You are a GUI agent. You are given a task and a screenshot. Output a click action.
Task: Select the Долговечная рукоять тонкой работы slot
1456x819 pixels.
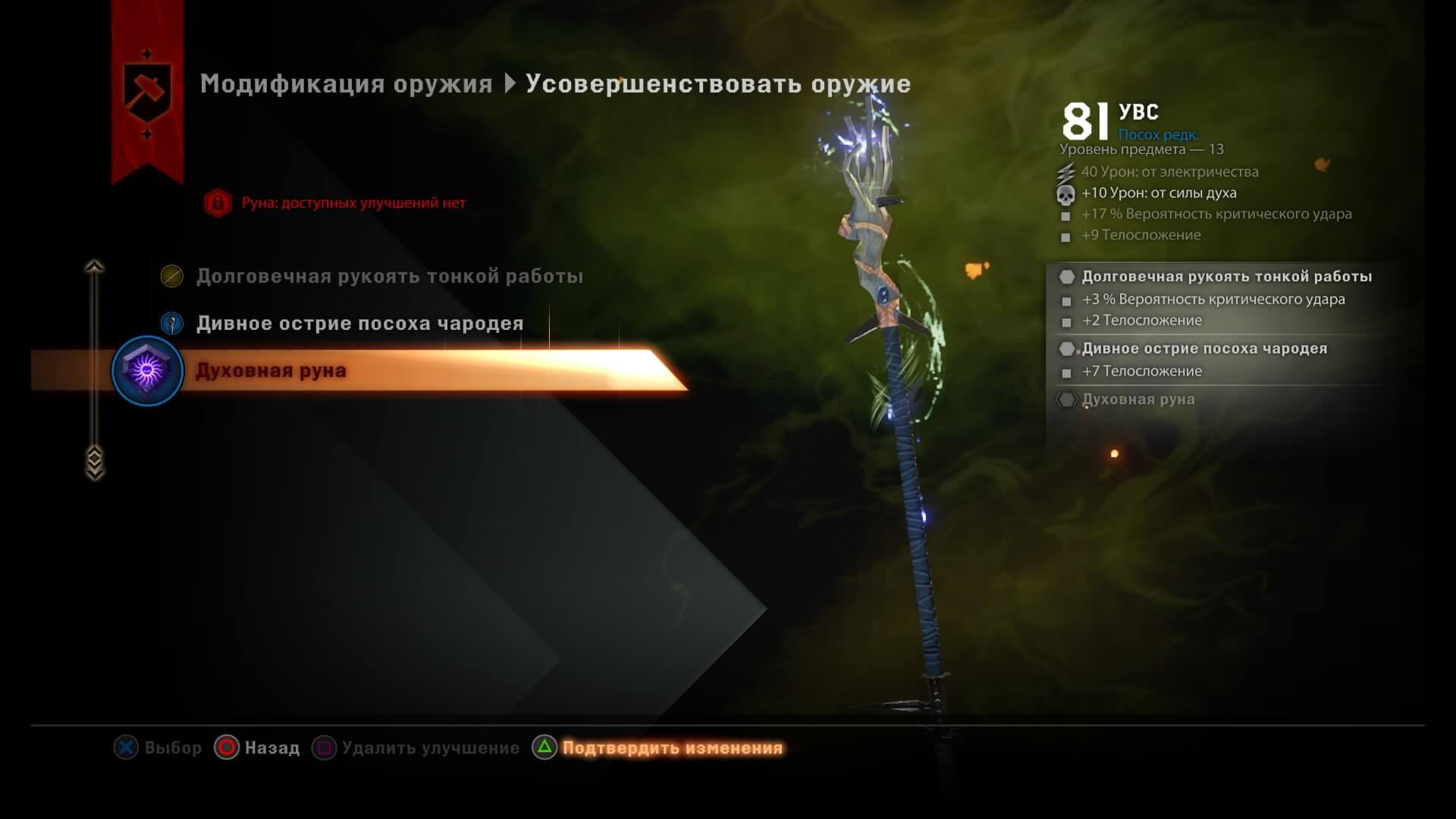(389, 276)
